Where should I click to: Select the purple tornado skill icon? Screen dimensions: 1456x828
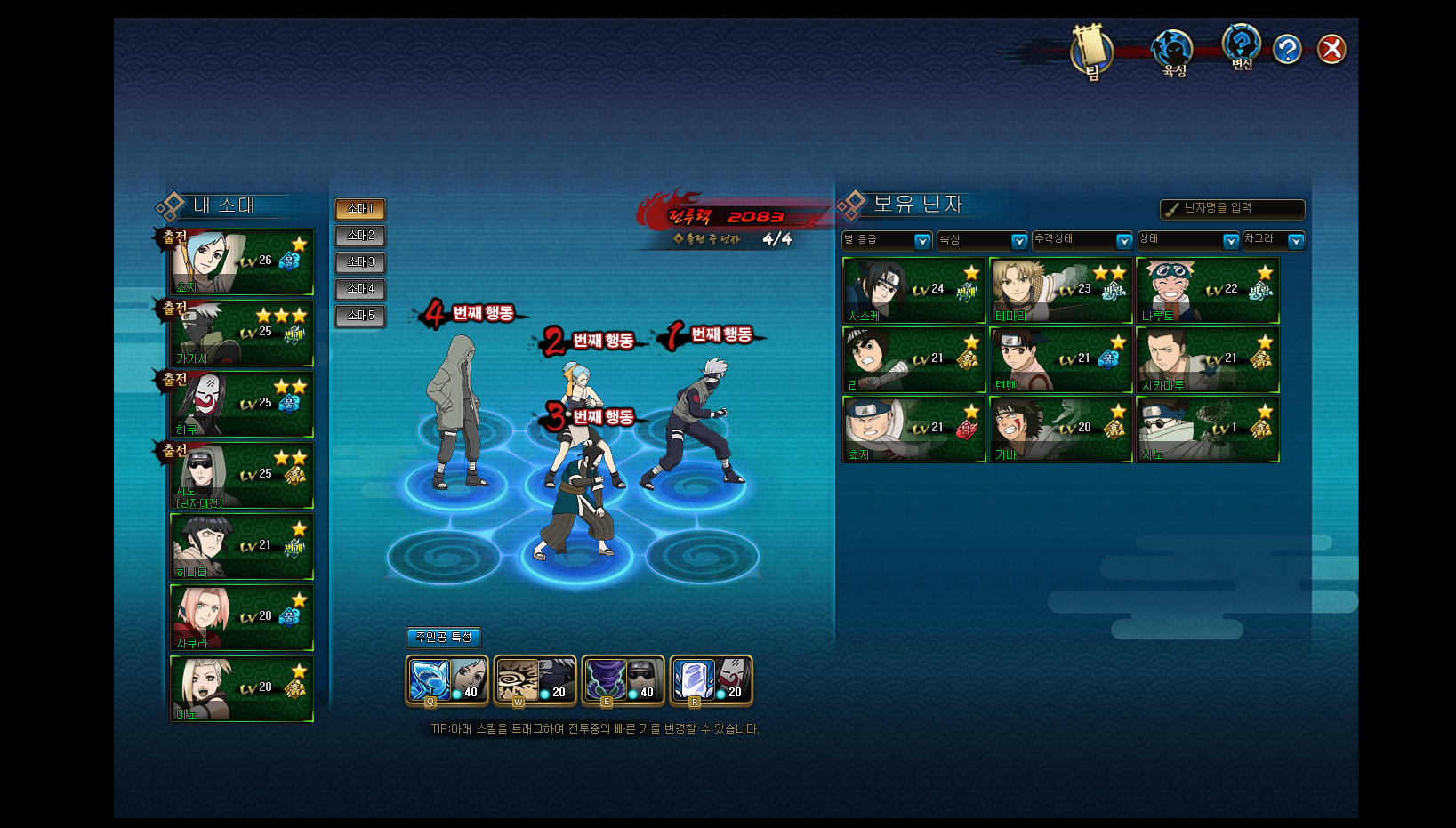(x=606, y=680)
